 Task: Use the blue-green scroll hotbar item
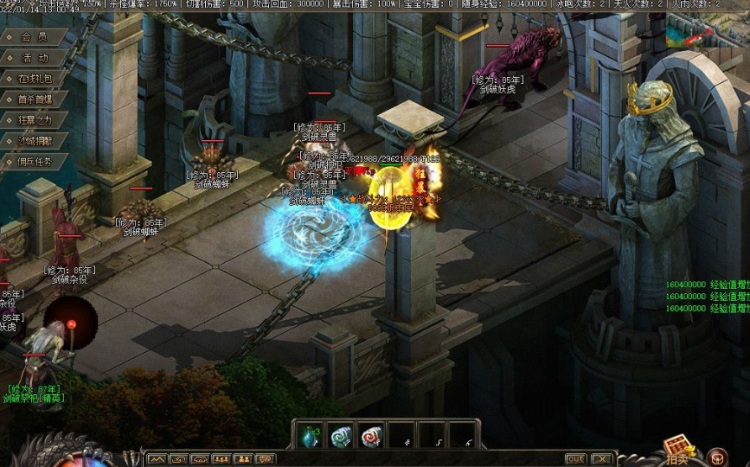coord(341,435)
